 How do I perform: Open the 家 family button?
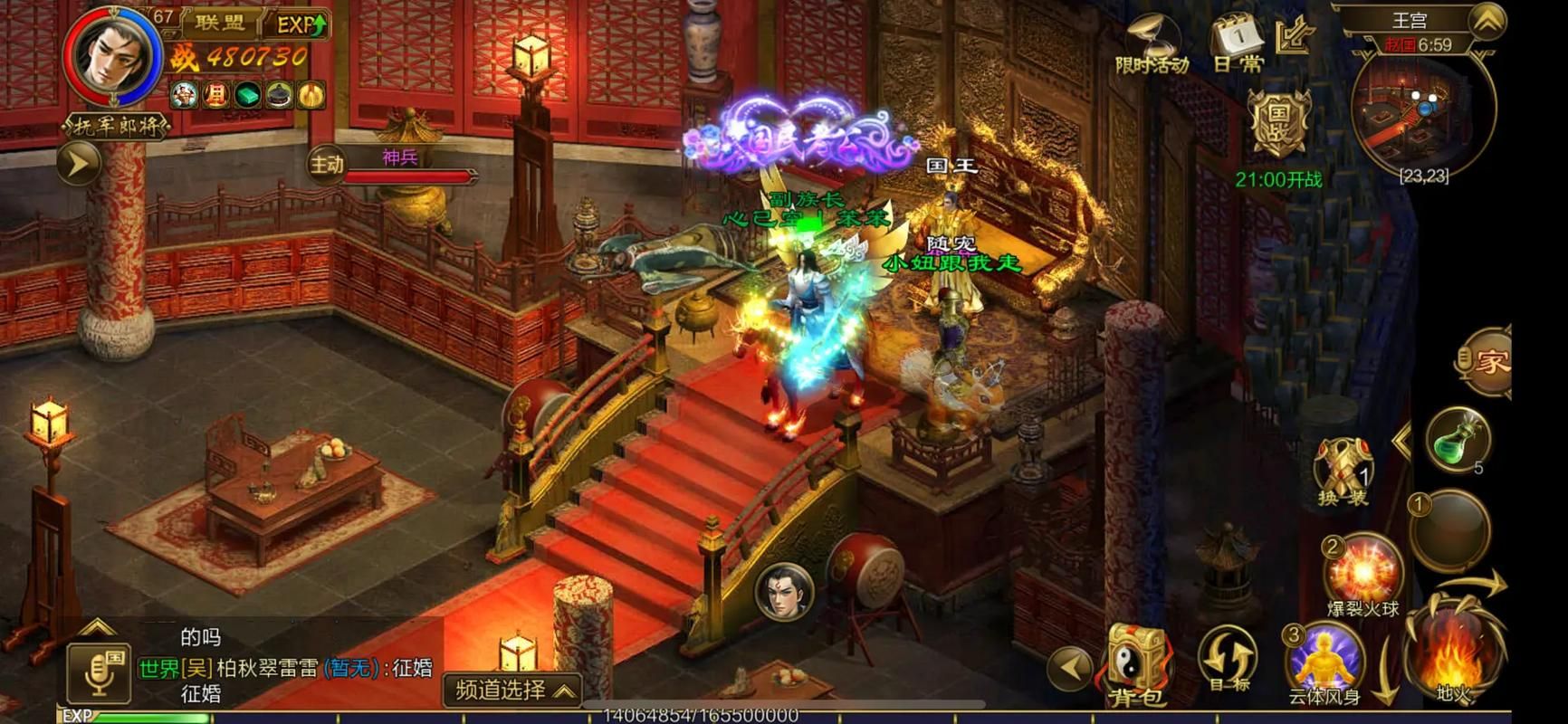pos(1487,362)
